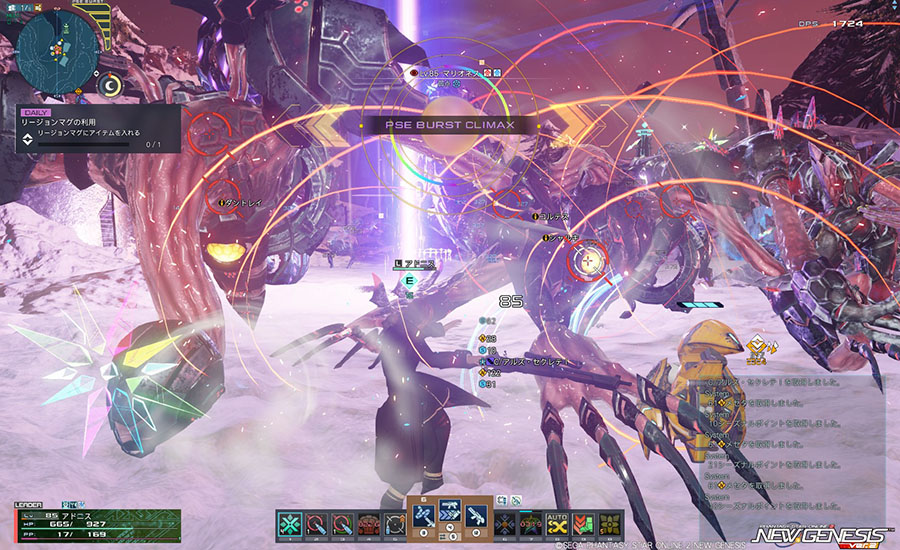Use the brown armored-chest hotbar item
The height and width of the screenshot is (550, 900).
pos(367,522)
